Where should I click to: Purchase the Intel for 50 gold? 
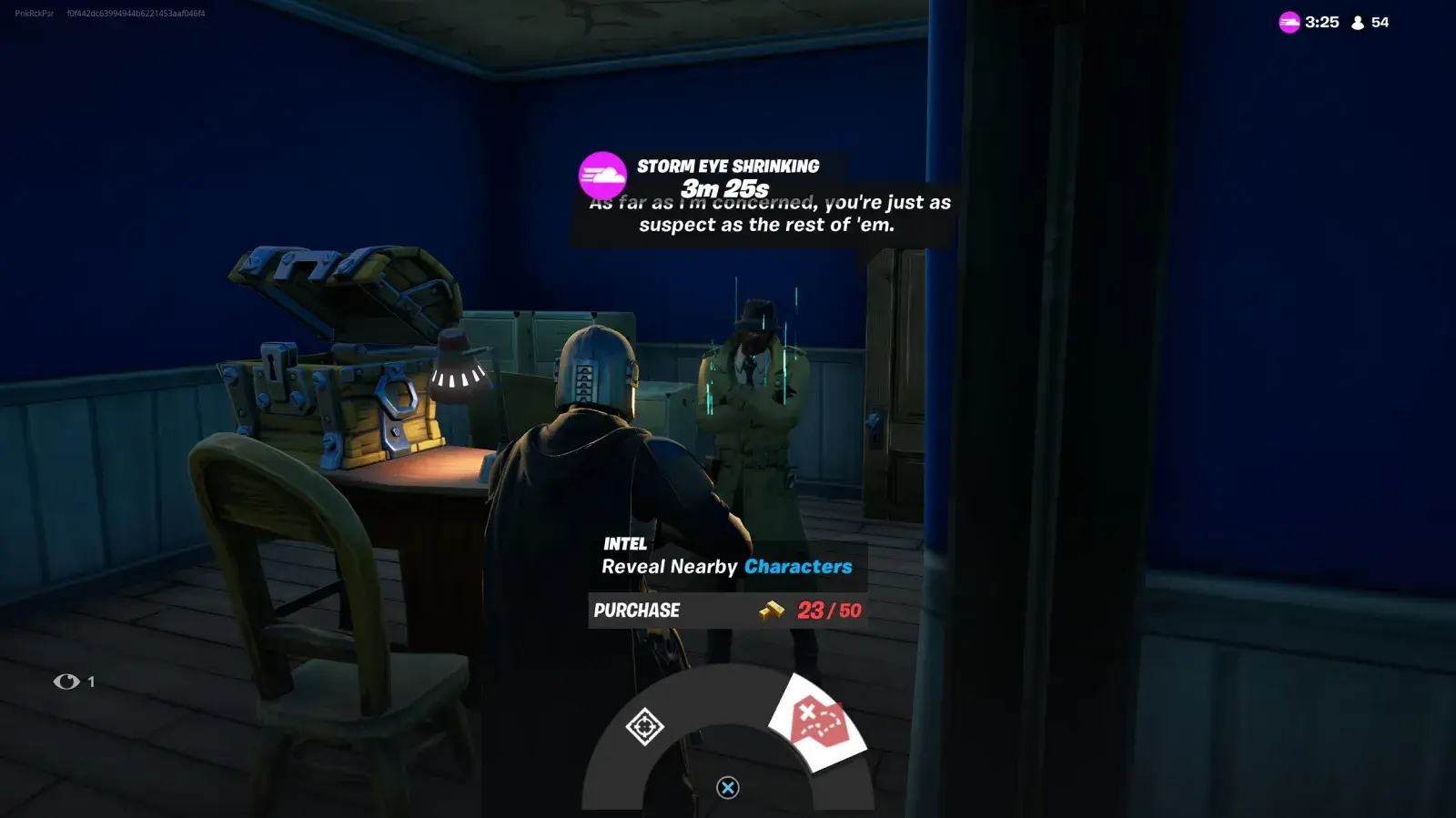[727, 611]
